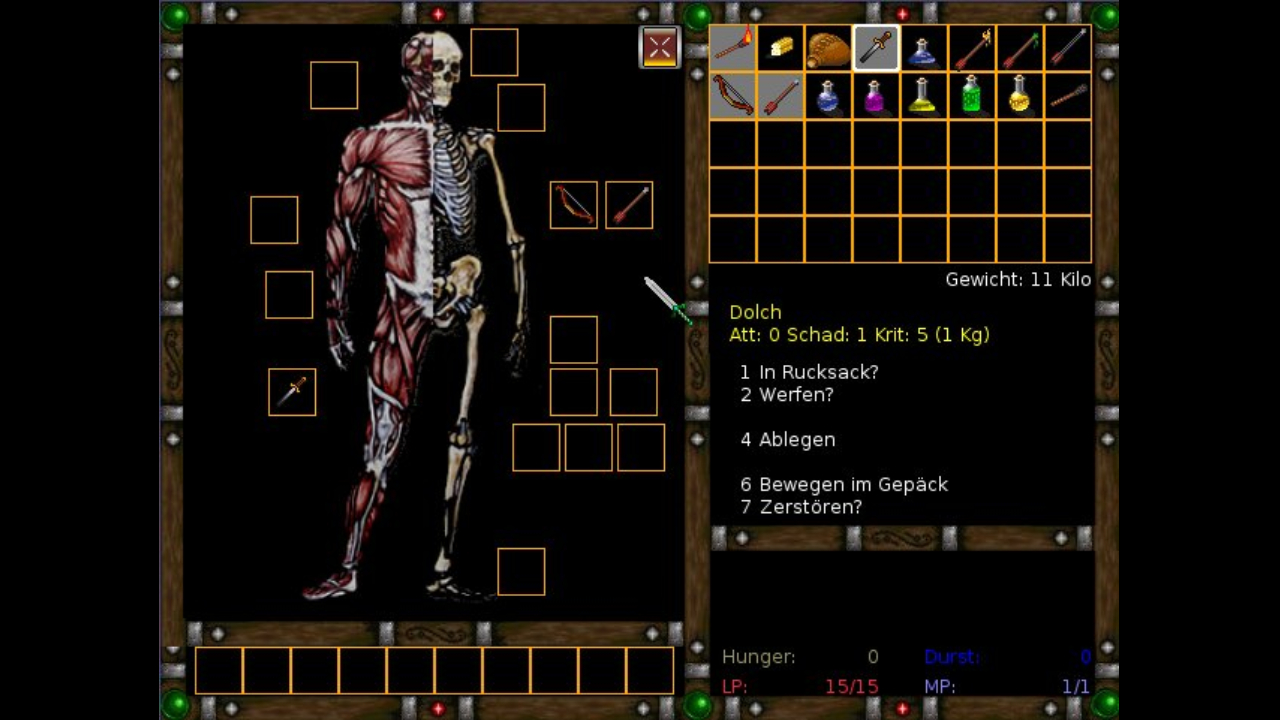Choose the 'Werfen?' option for the Dolch
This screenshot has height=720, width=1280.
[x=787, y=395]
